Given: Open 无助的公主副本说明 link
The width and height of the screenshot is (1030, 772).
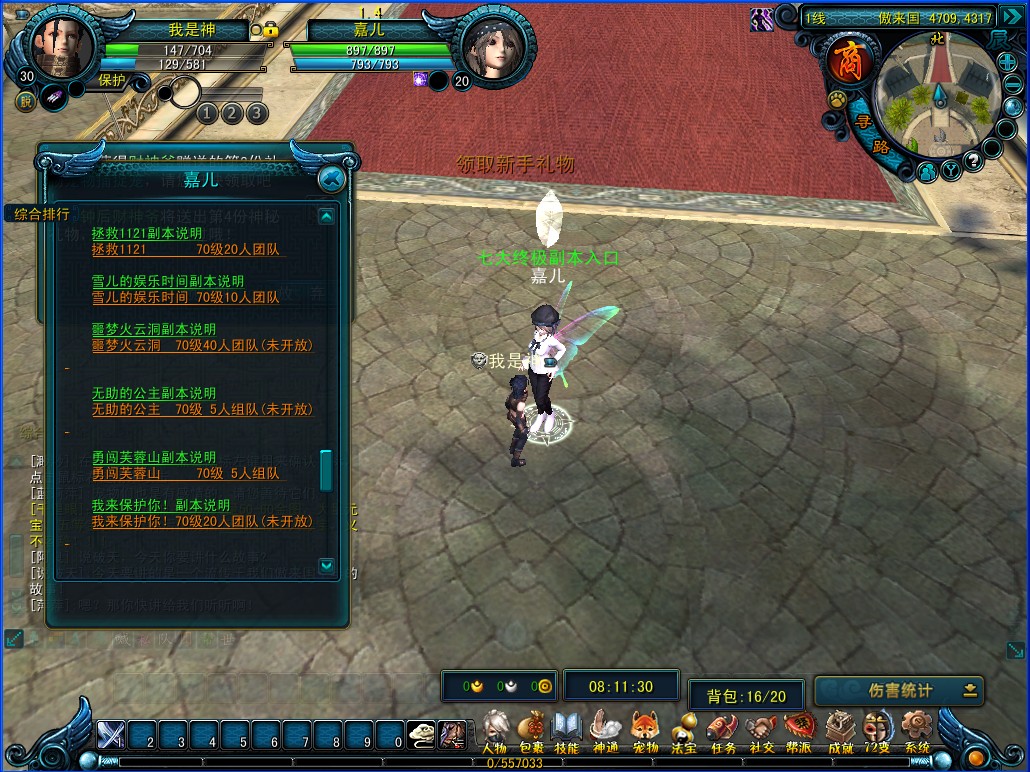Looking at the screenshot, I should point(154,393).
